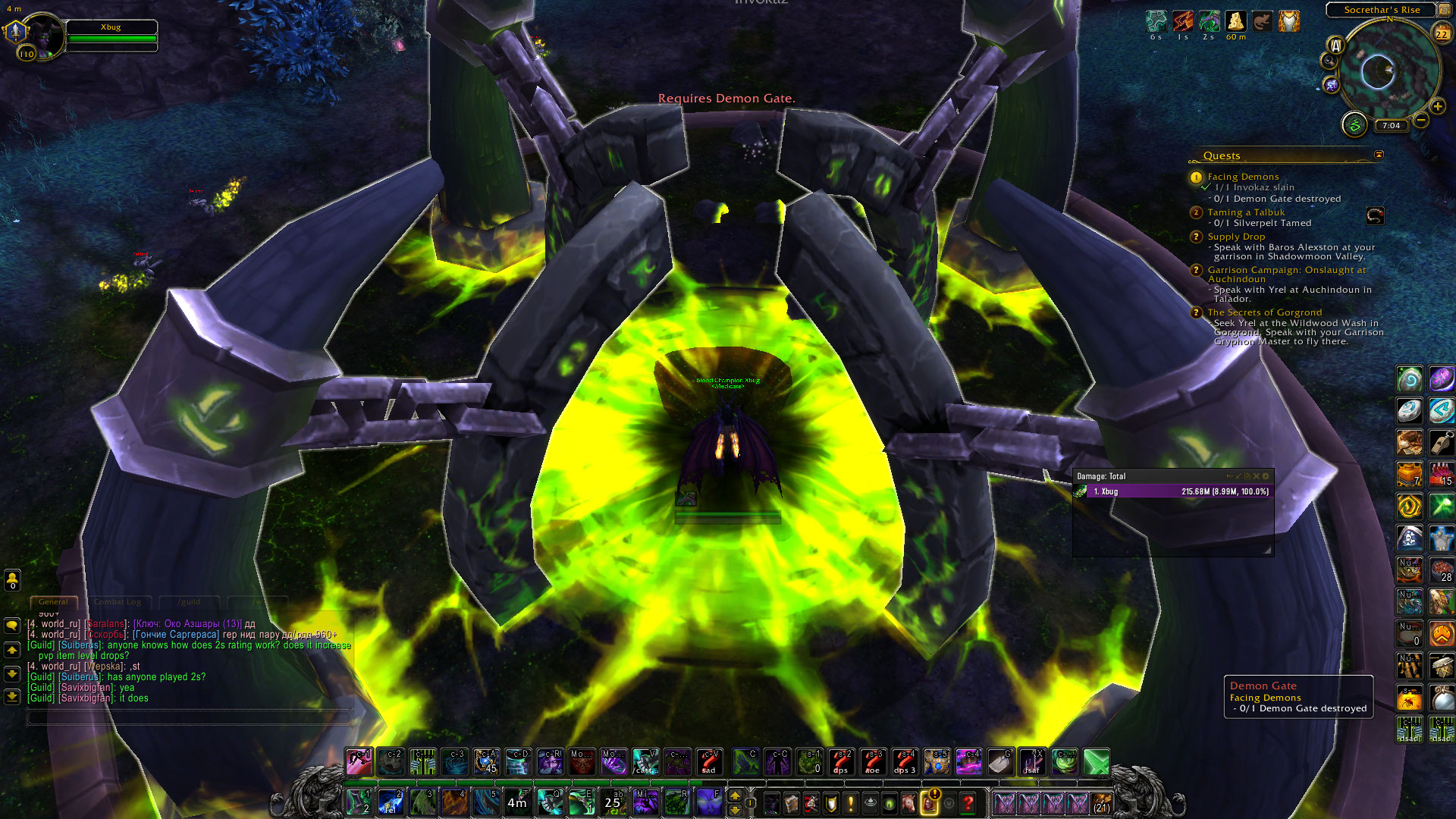Select the General chat tab
The height and width of the screenshot is (819, 1456).
coord(53,602)
